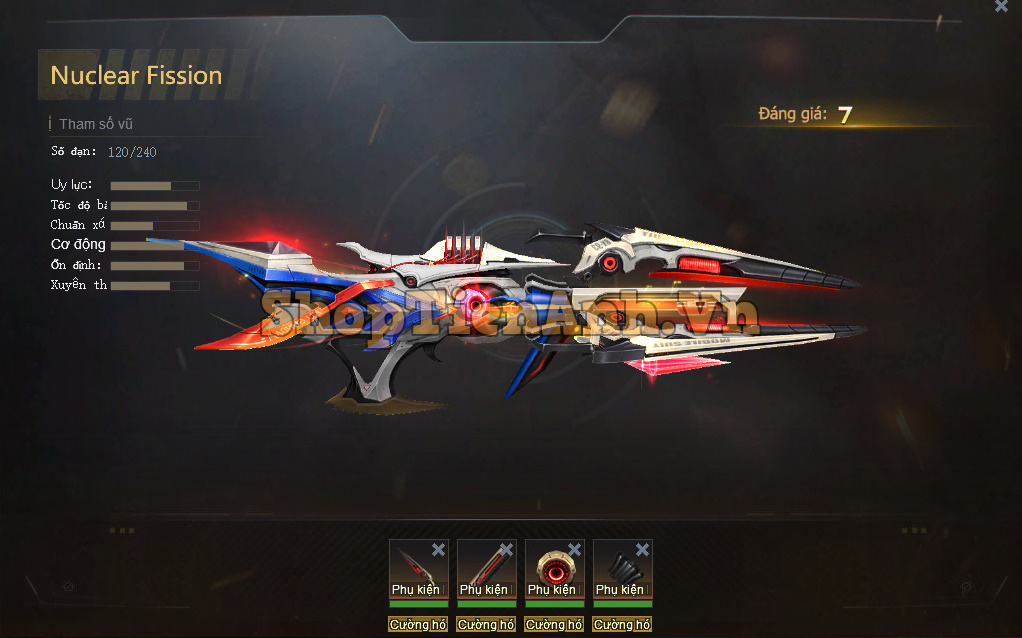Select the red curved blade accessory slot
The image size is (1022, 638).
coord(414,566)
